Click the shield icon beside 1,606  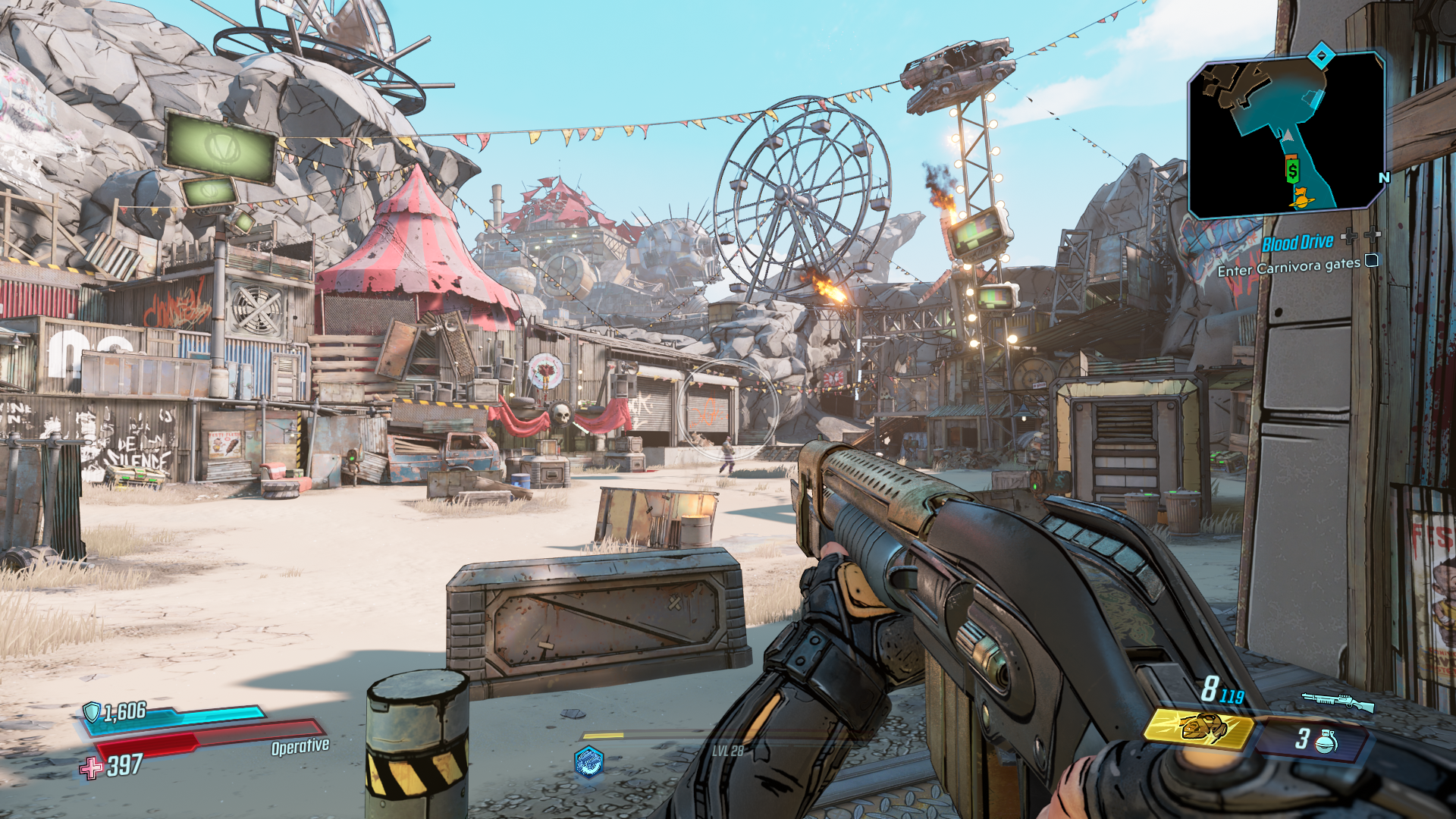(x=92, y=711)
